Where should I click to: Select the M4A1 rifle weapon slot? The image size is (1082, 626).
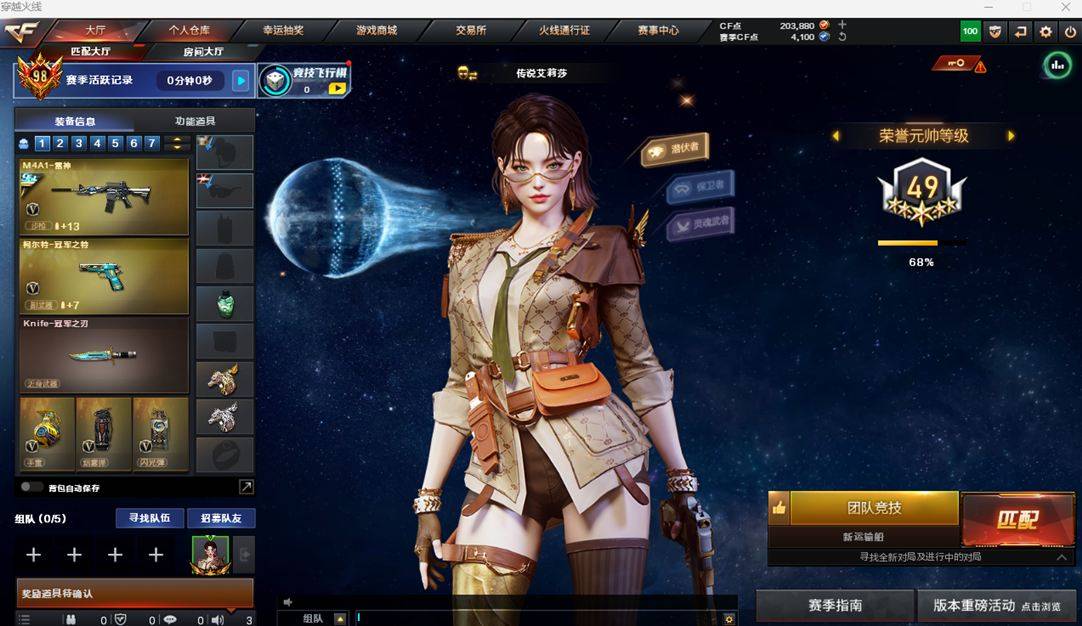click(104, 196)
